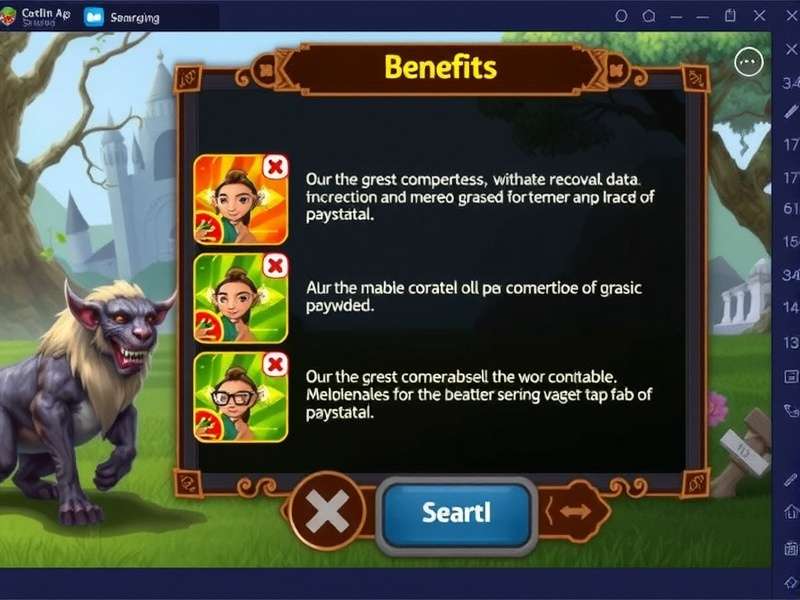Choose the glasses-wearing character portrait
This screenshot has height=600, width=800.
(x=238, y=396)
